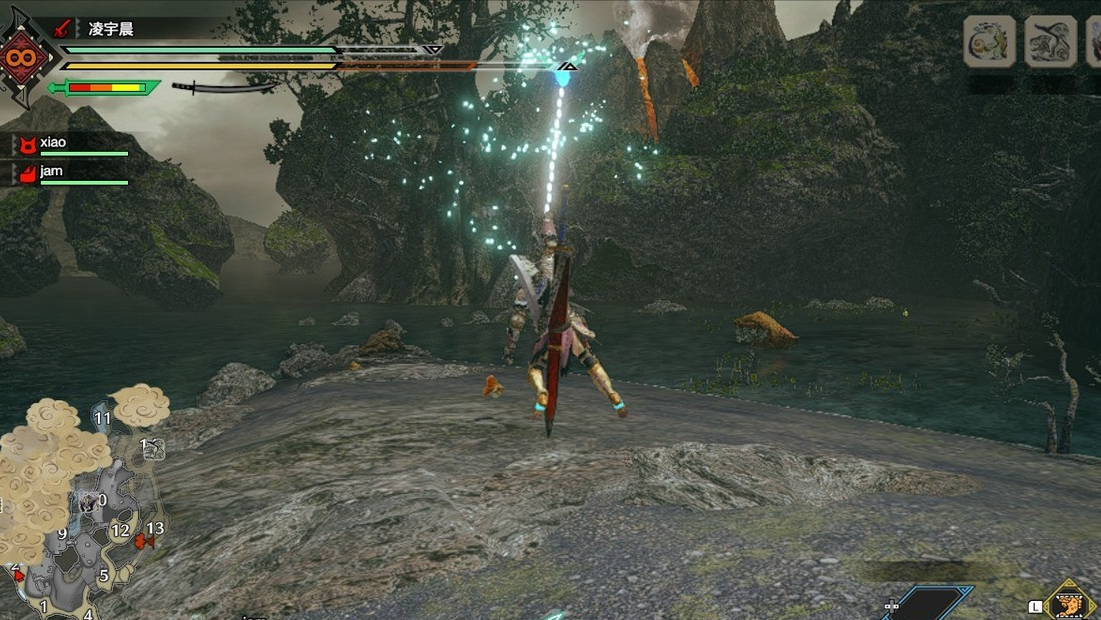The width and height of the screenshot is (1101, 620).
Task: Select the first monster icon in the target list
Action: pos(990,42)
